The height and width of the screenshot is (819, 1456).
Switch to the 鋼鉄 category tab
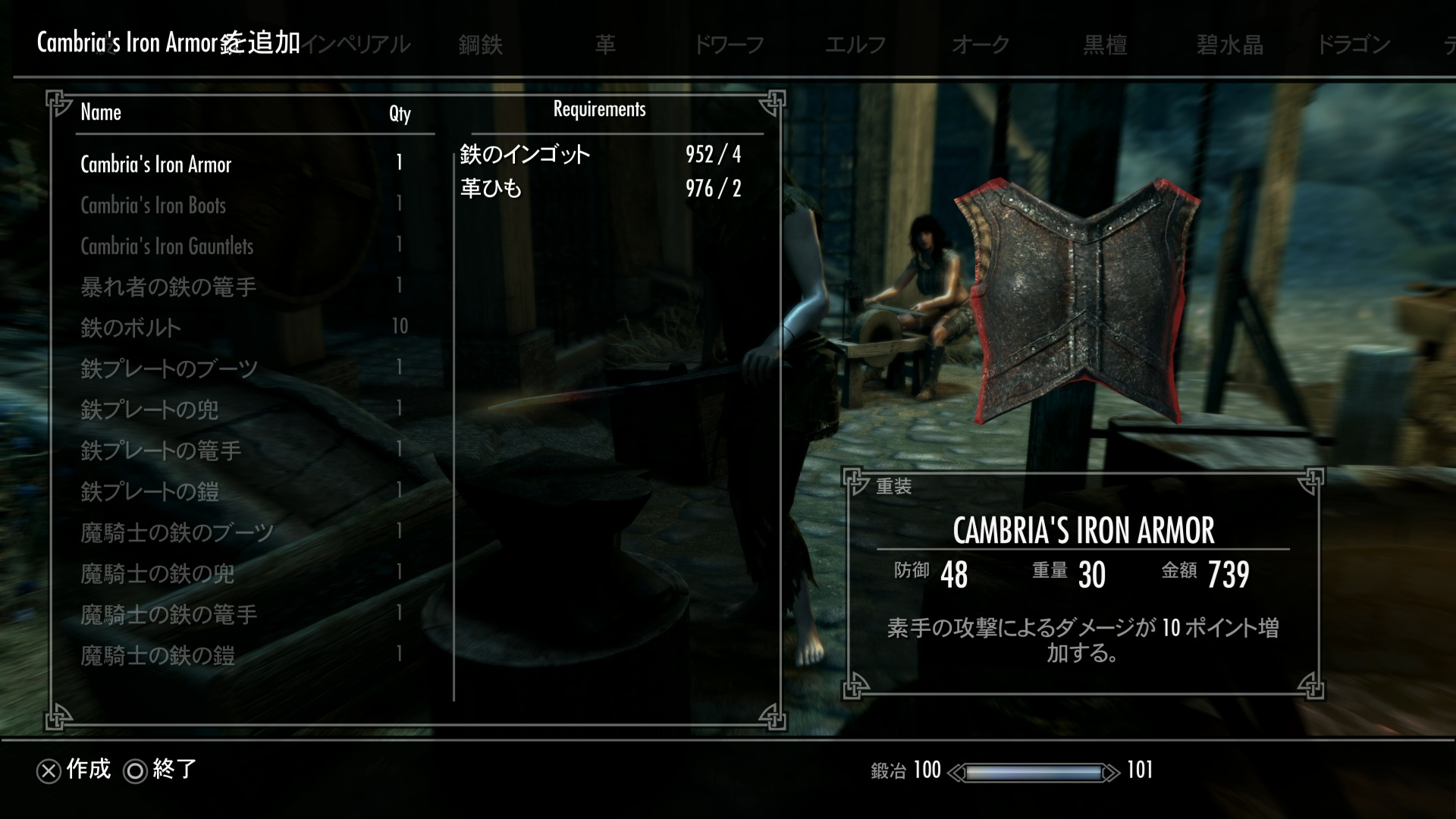coord(480,45)
